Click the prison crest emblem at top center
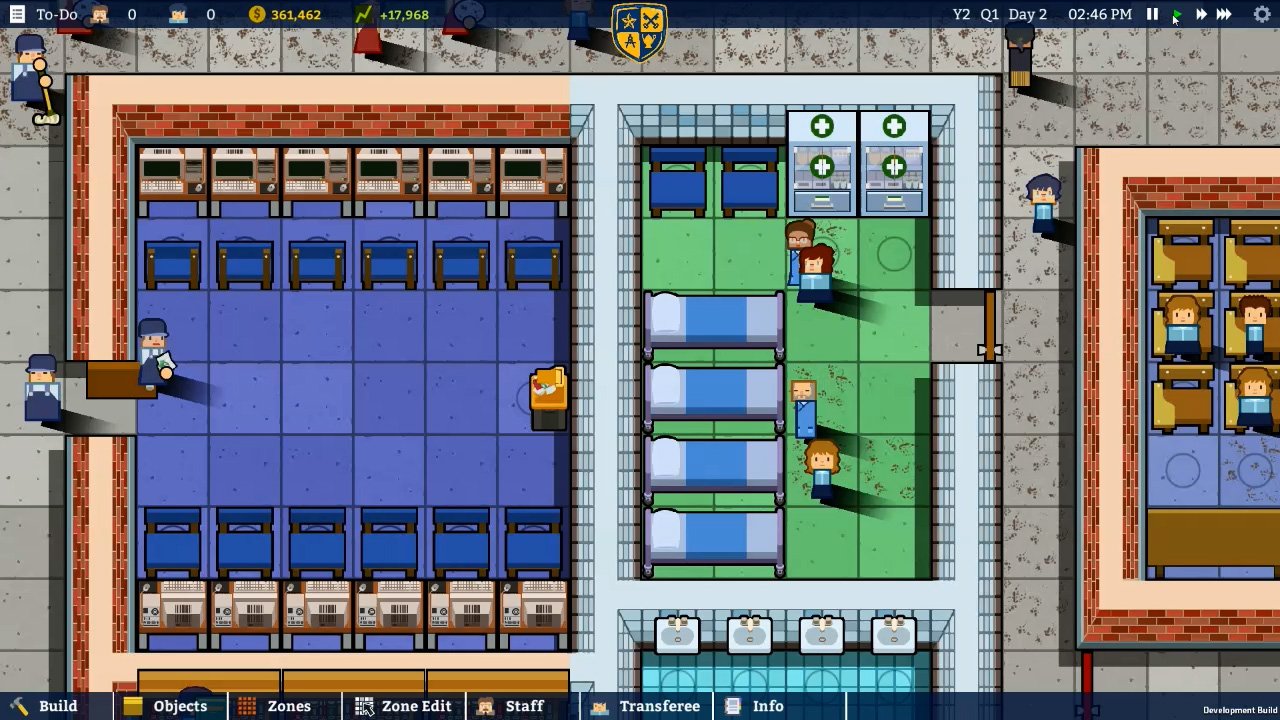This screenshot has height=720, width=1280. pyautogui.click(x=639, y=30)
